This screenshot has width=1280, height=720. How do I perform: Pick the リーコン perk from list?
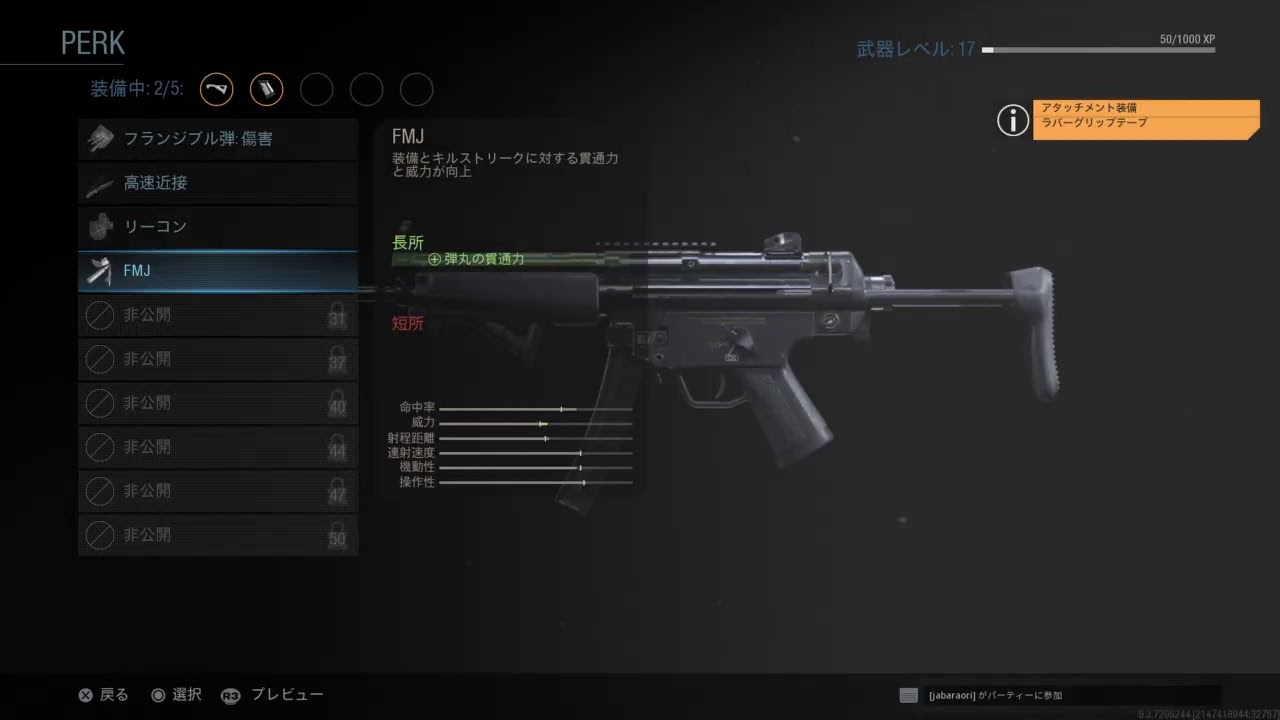218,227
